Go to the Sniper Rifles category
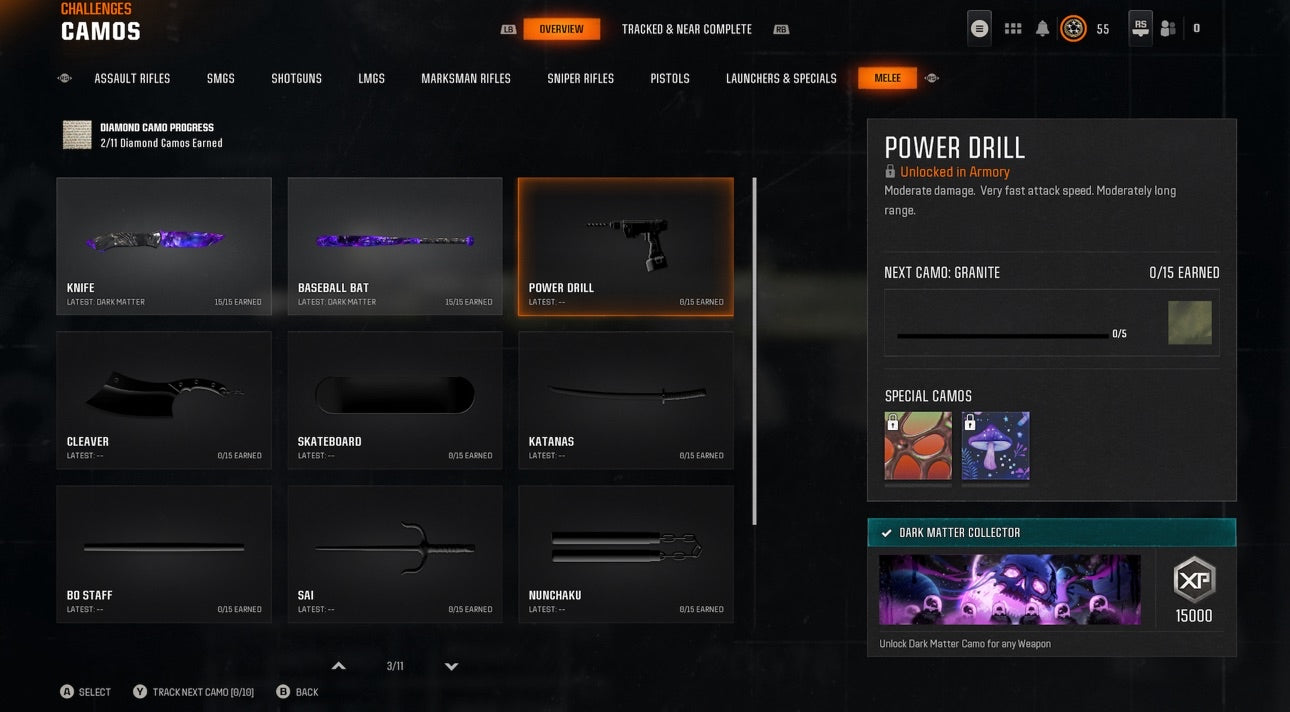 580,78
